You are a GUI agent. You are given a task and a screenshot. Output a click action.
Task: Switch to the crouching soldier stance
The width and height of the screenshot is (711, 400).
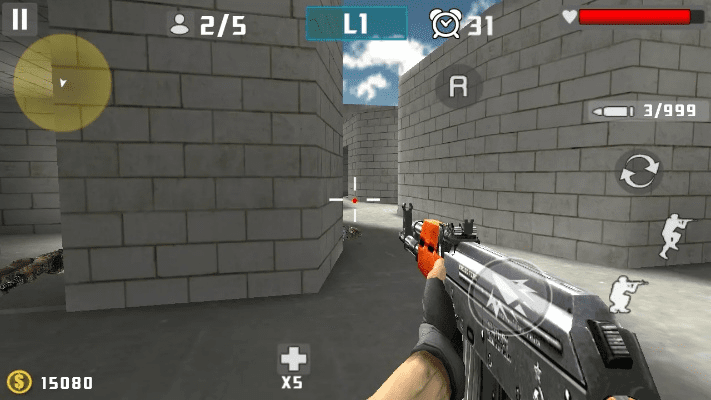[x=628, y=291]
